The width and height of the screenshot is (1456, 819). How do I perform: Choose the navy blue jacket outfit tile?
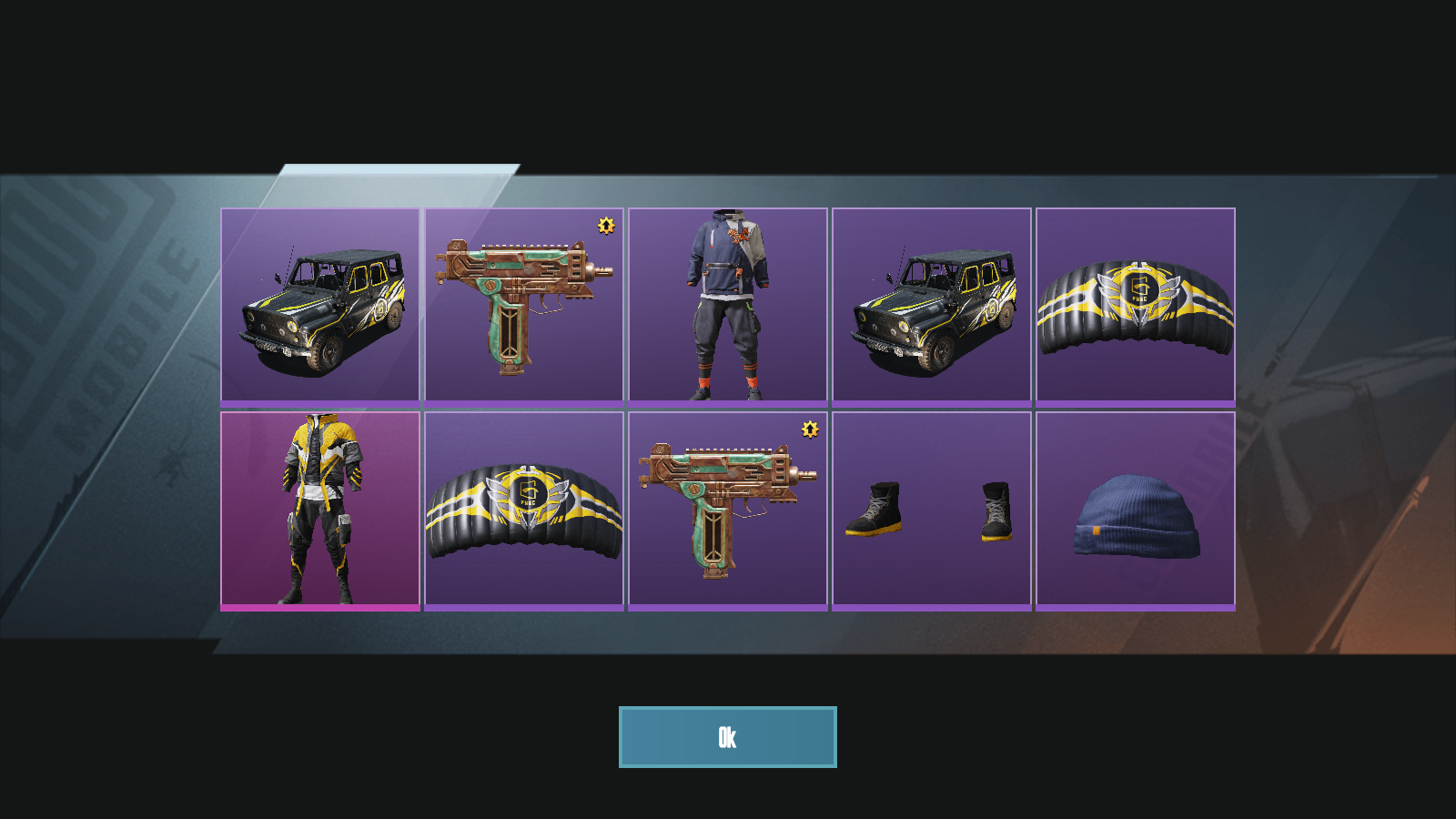727,306
